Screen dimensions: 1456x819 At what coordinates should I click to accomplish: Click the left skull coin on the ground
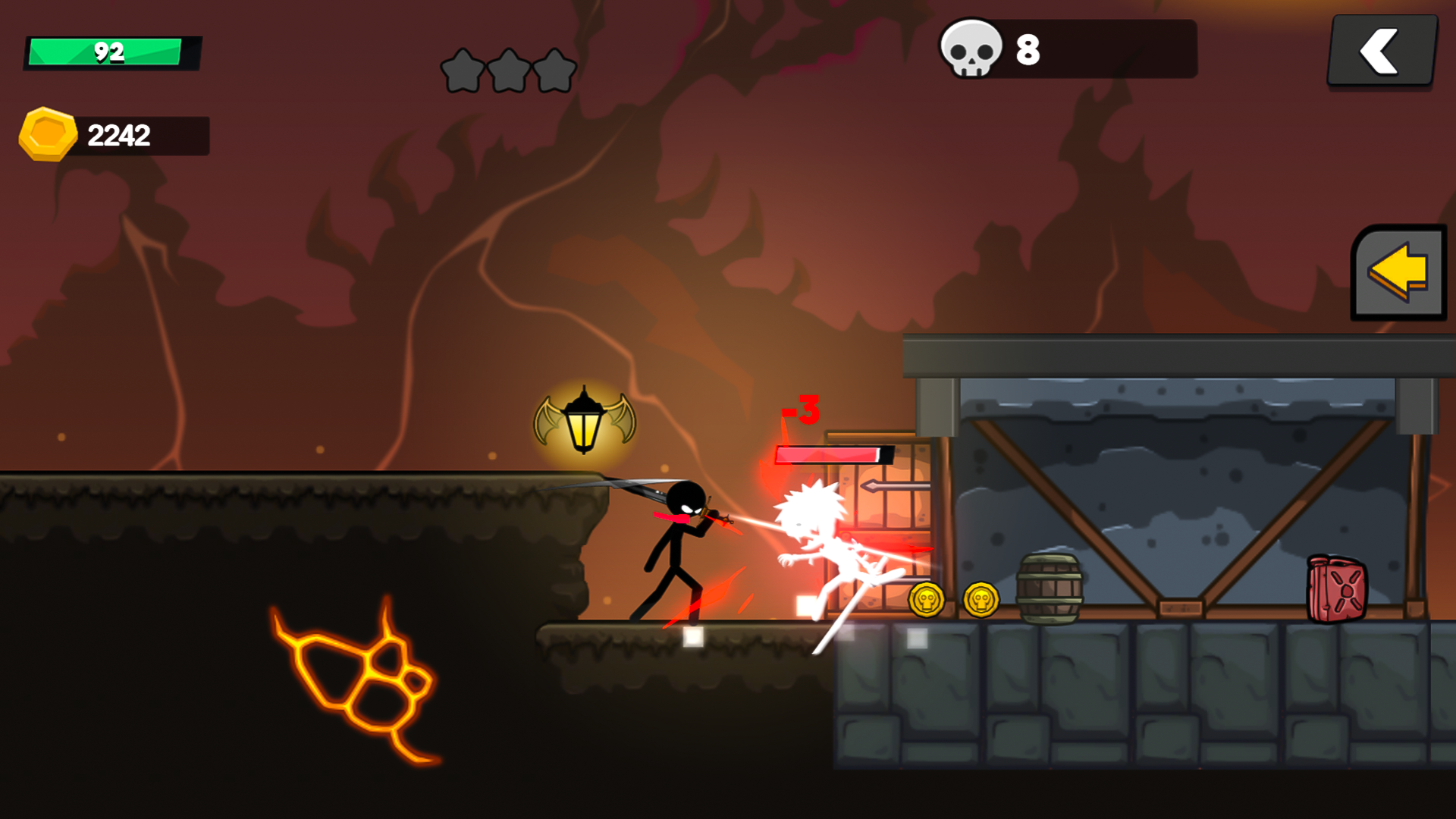pos(928,599)
